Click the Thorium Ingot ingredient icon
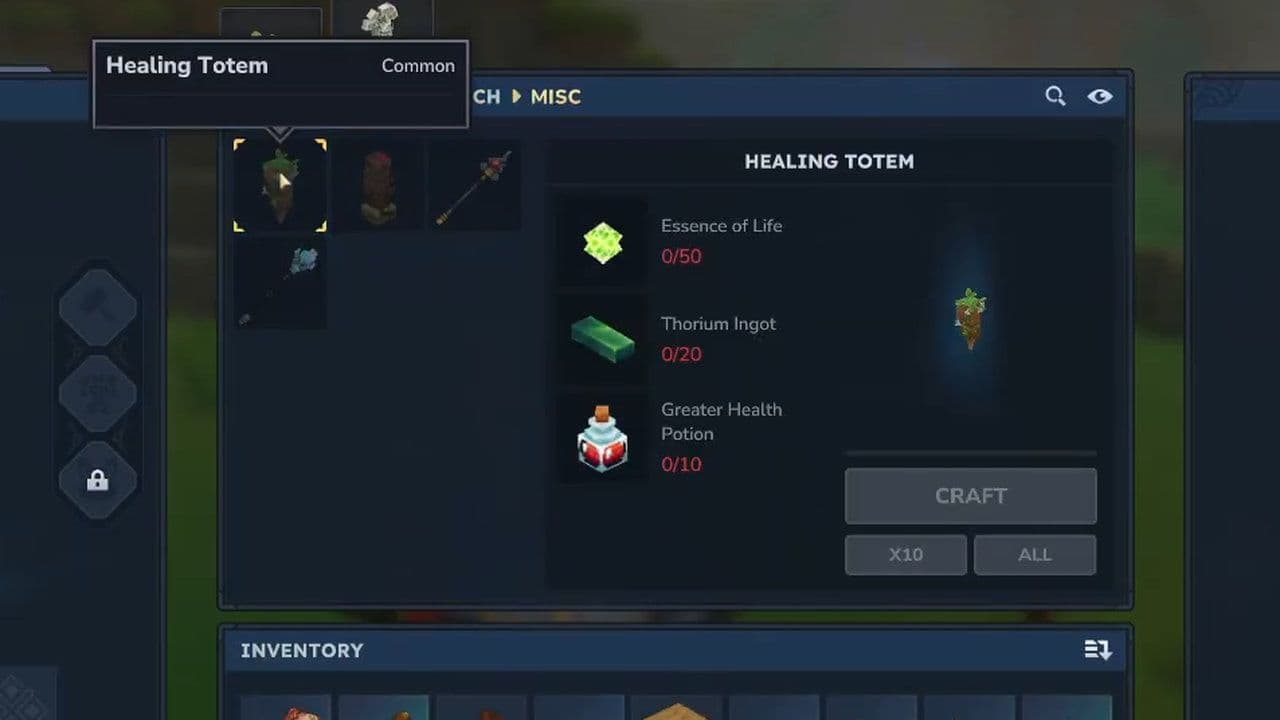1280x720 pixels. pos(601,339)
